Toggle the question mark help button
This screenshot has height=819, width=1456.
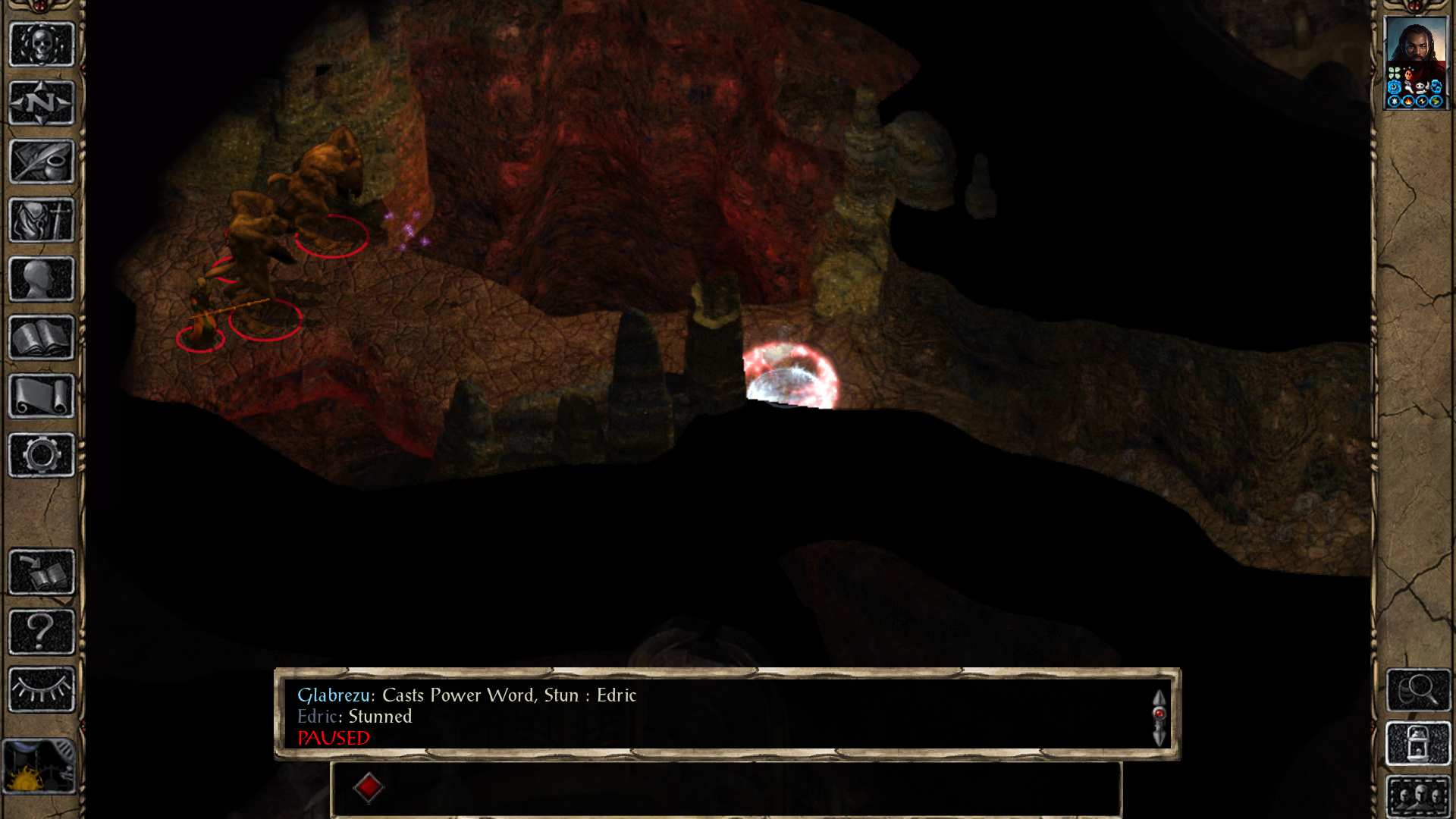pyautogui.click(x=42, y=631)
